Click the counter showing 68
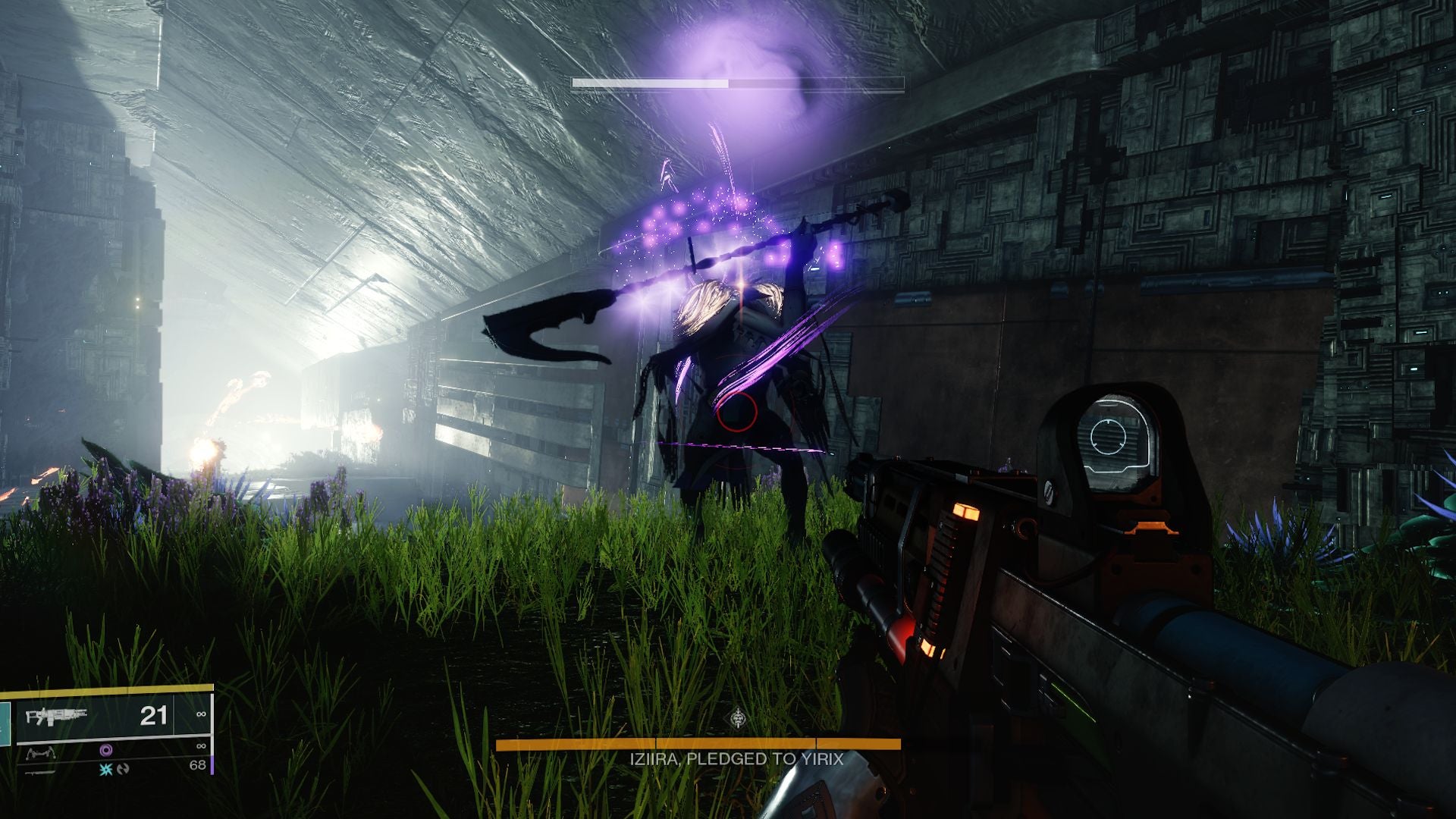The image size is (1456, 819). (197, 764)
